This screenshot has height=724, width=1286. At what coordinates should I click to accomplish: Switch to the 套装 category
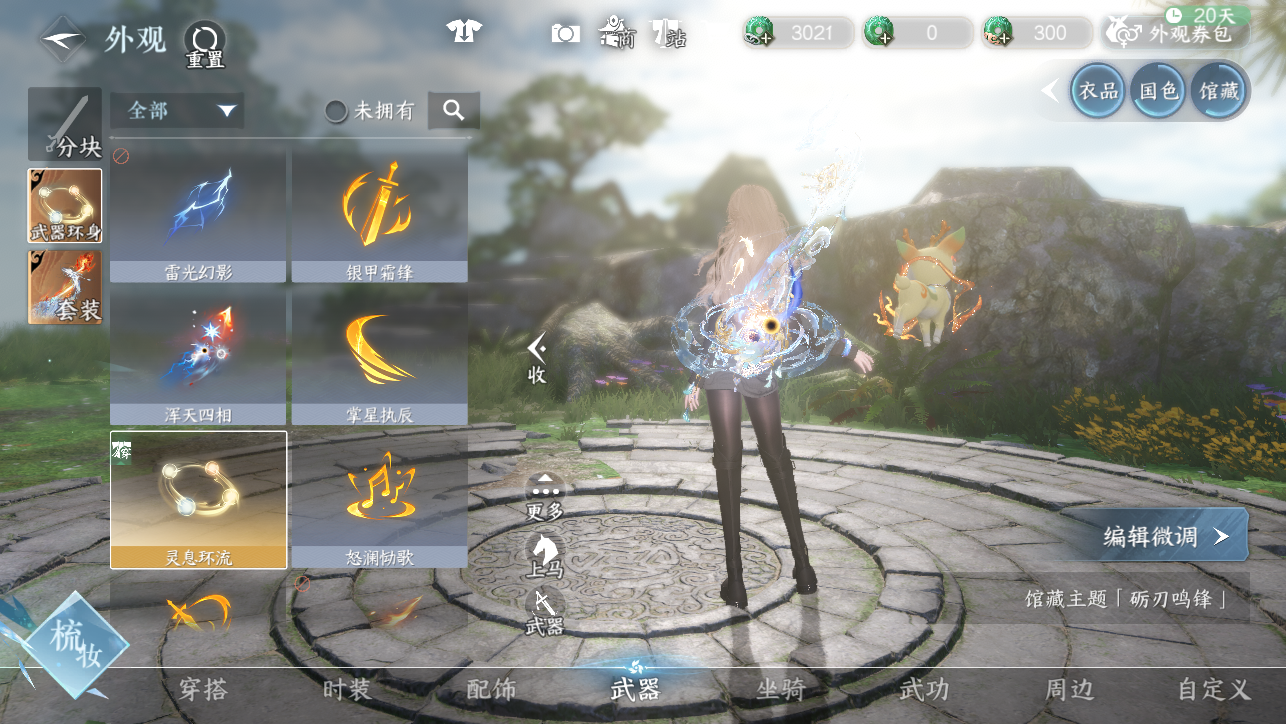[65, 287]
